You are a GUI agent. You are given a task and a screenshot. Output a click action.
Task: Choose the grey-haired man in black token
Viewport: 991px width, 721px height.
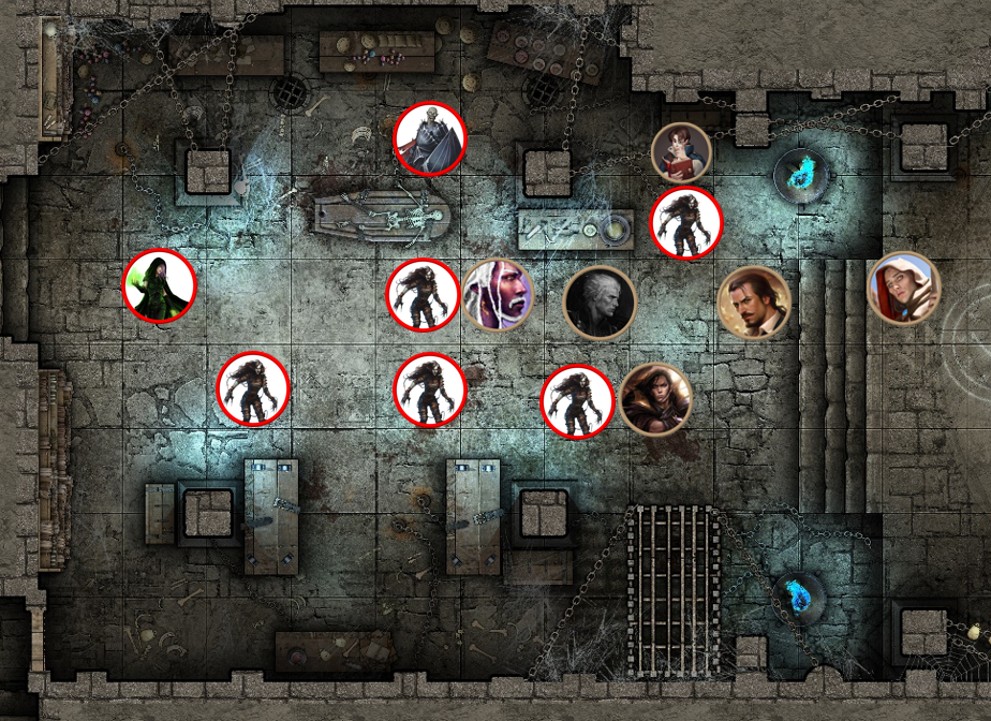tap(599, 303)
